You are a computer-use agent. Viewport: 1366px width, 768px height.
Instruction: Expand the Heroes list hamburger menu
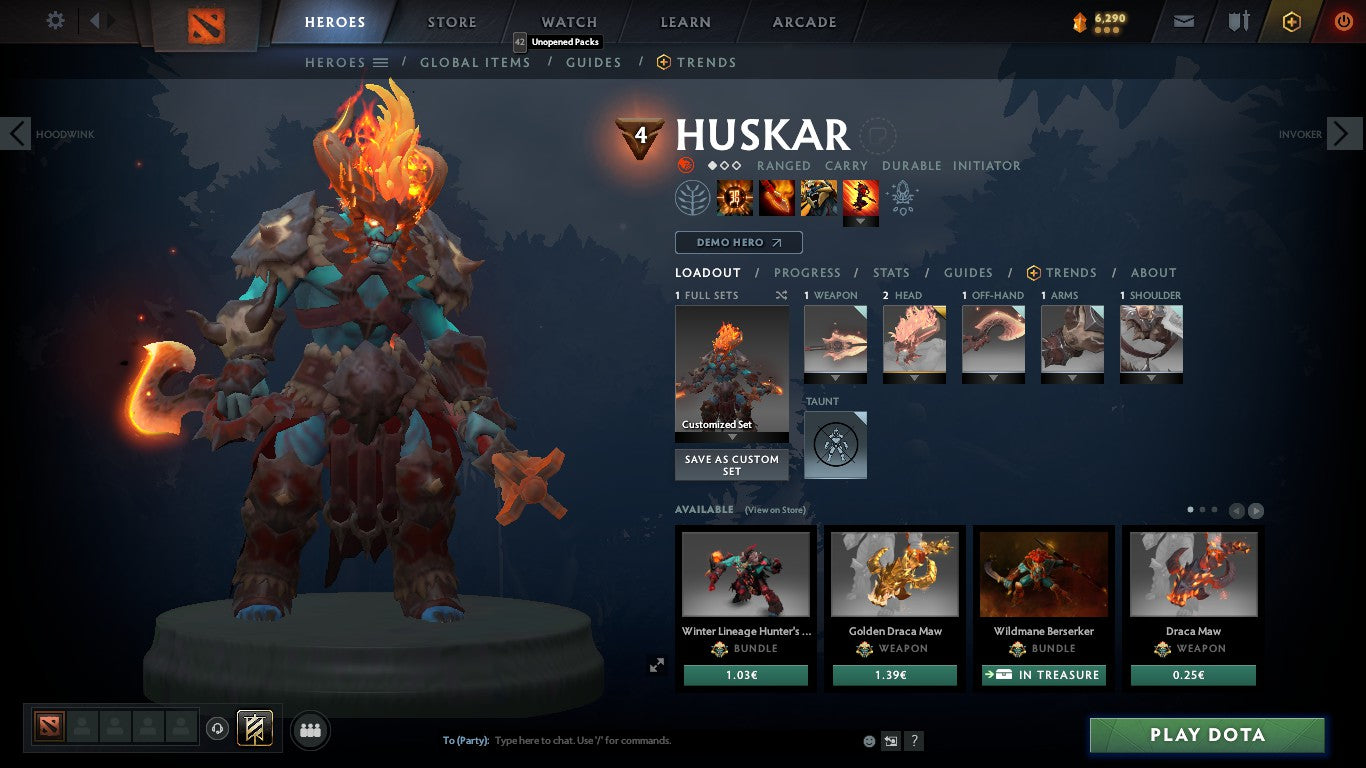381,62
